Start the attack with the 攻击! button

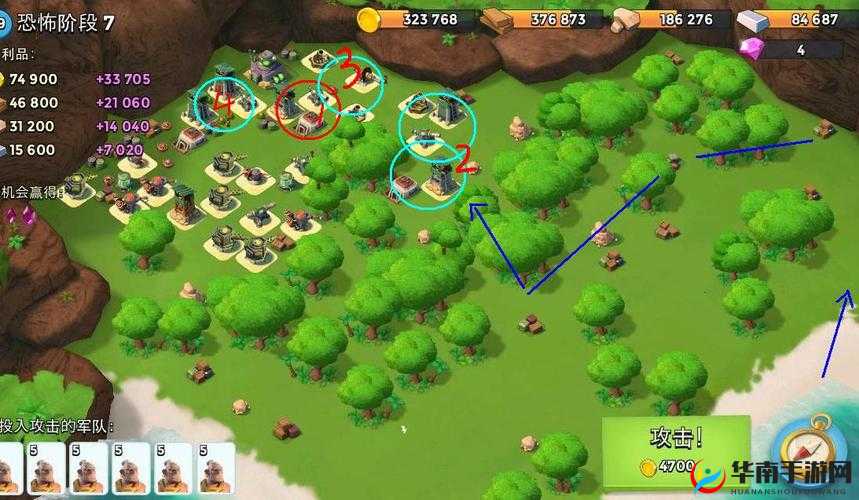[675, 449]
